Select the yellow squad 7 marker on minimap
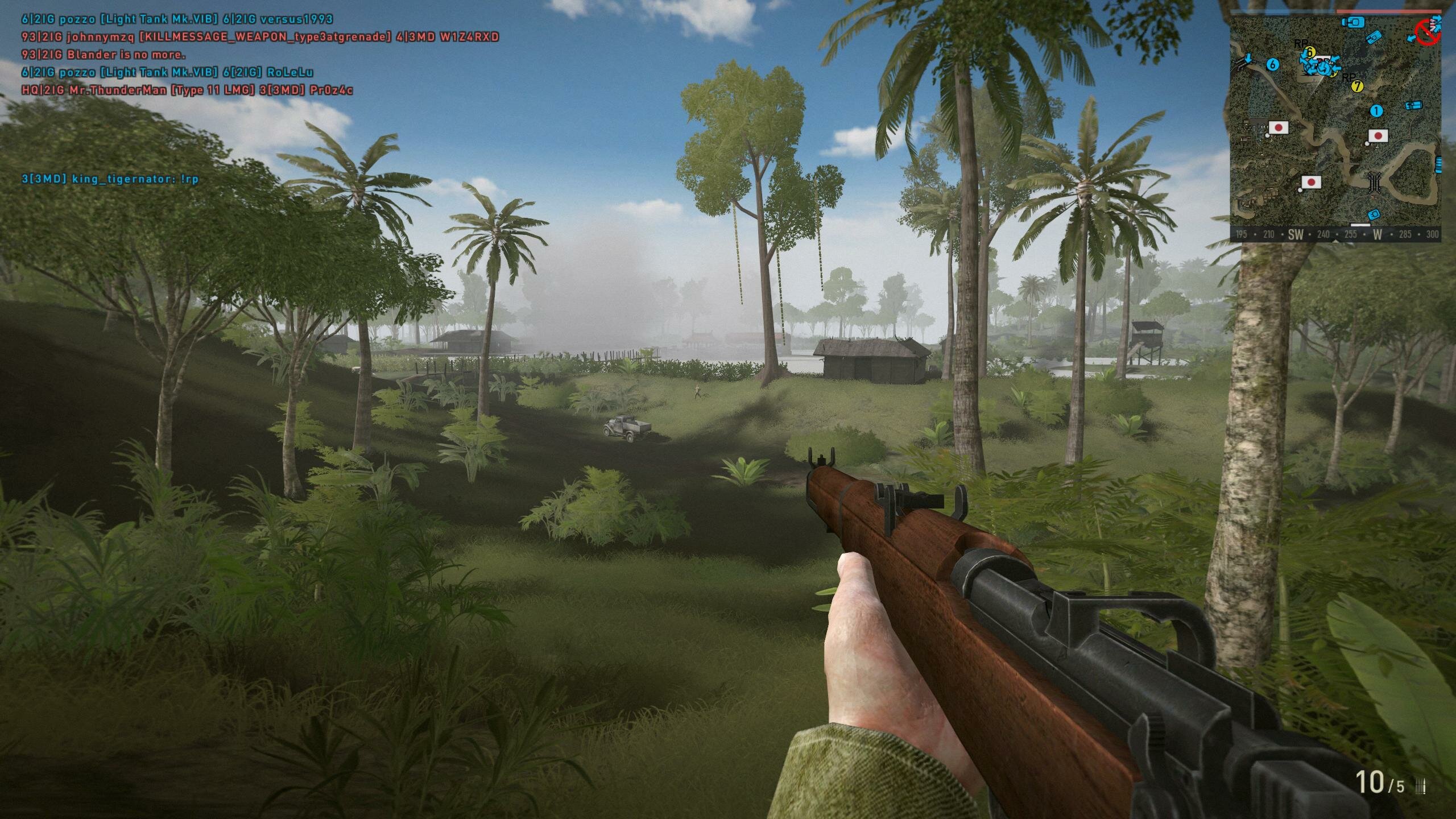Image resolution: width=1456 pixels, height=819 pixels. tap(1357, 86)
